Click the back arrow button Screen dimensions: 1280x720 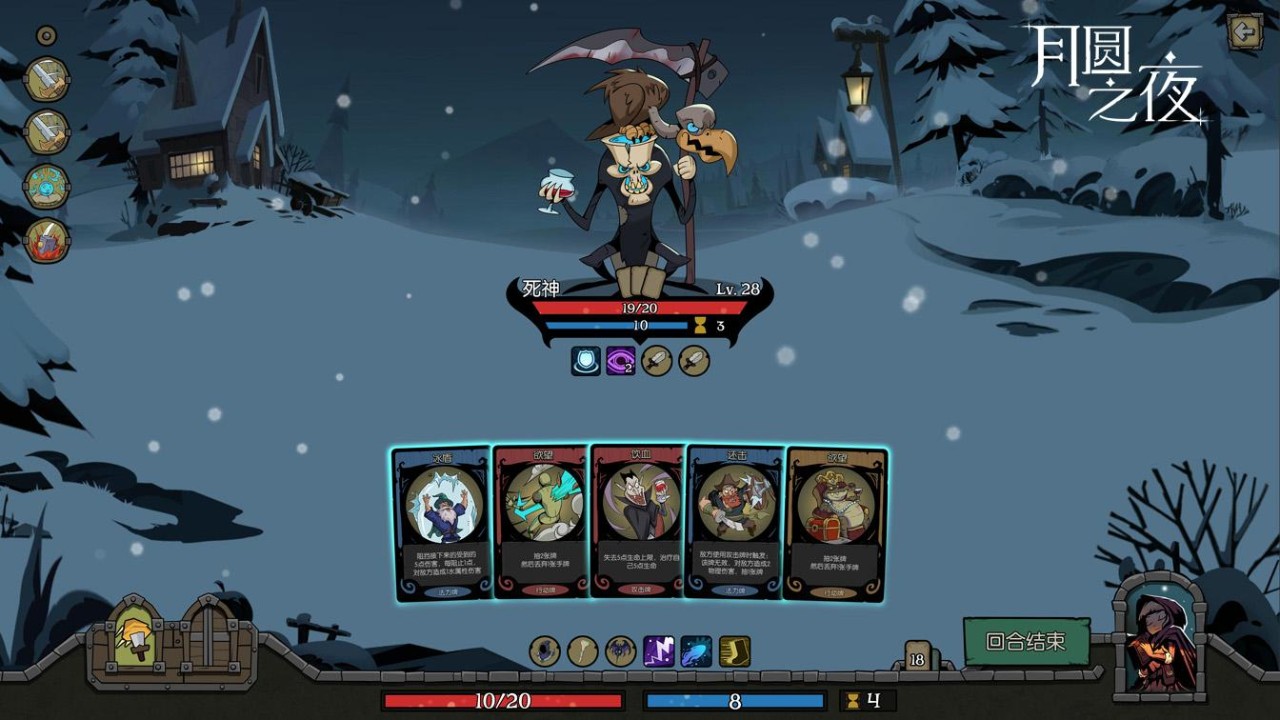click(1245, 33)
